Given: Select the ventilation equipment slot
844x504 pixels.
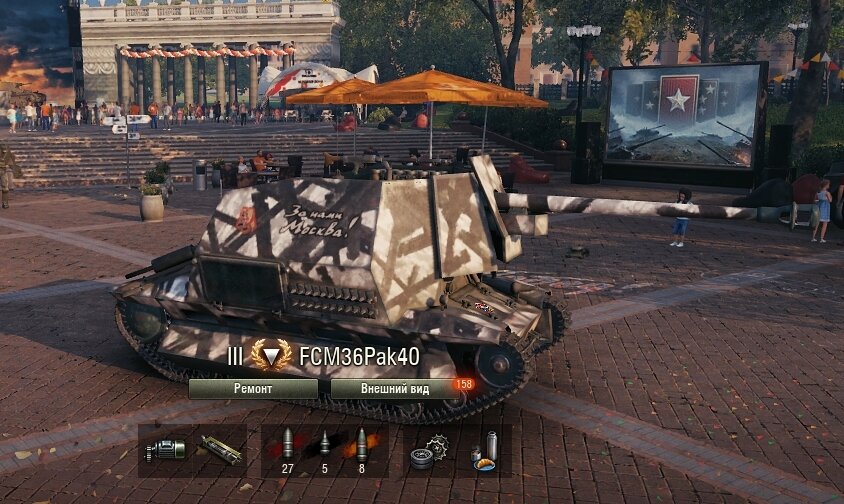Looking at the screenshot, I should 167,449.
